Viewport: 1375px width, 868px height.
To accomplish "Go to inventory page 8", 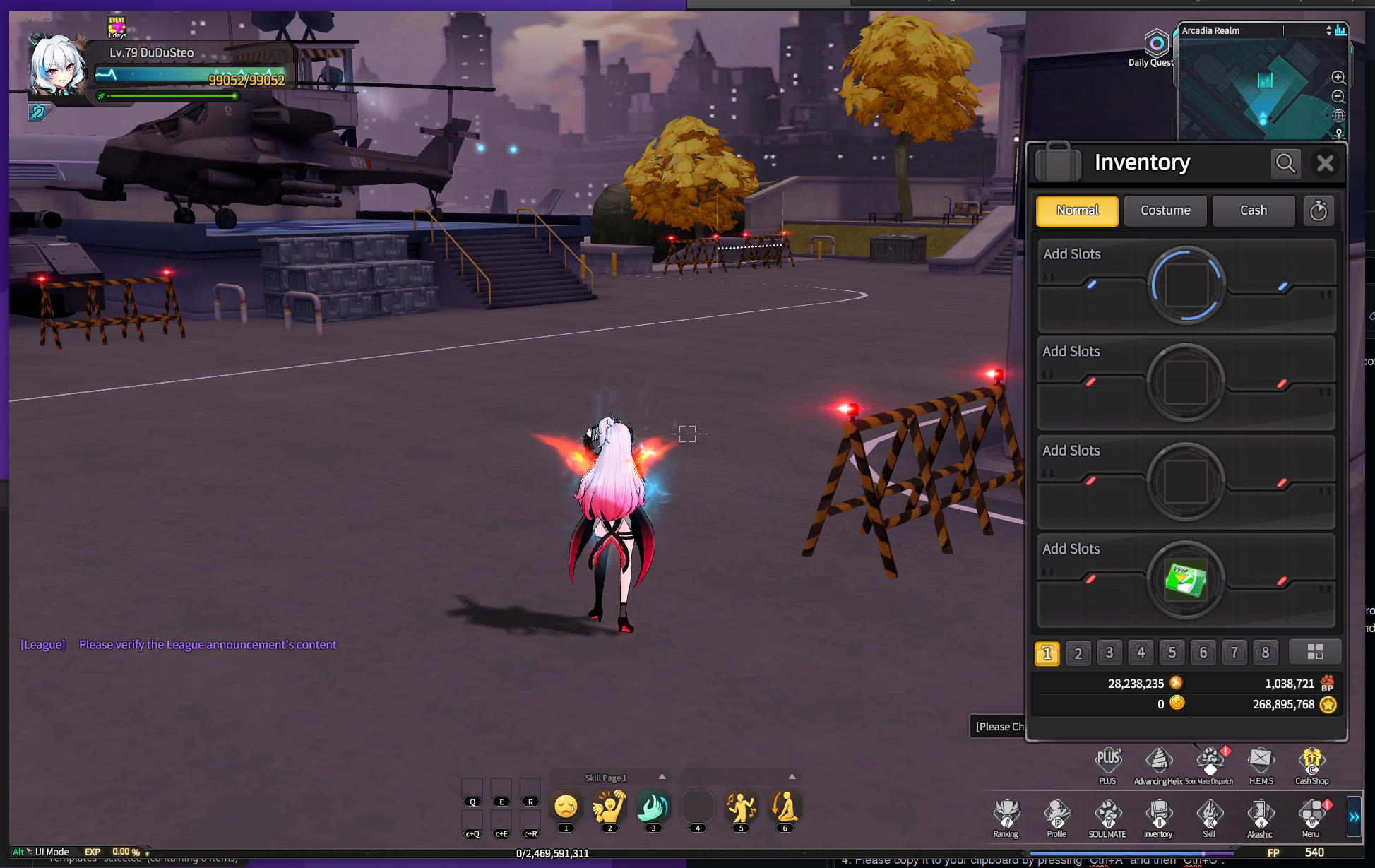I will tap(1265, 653).
